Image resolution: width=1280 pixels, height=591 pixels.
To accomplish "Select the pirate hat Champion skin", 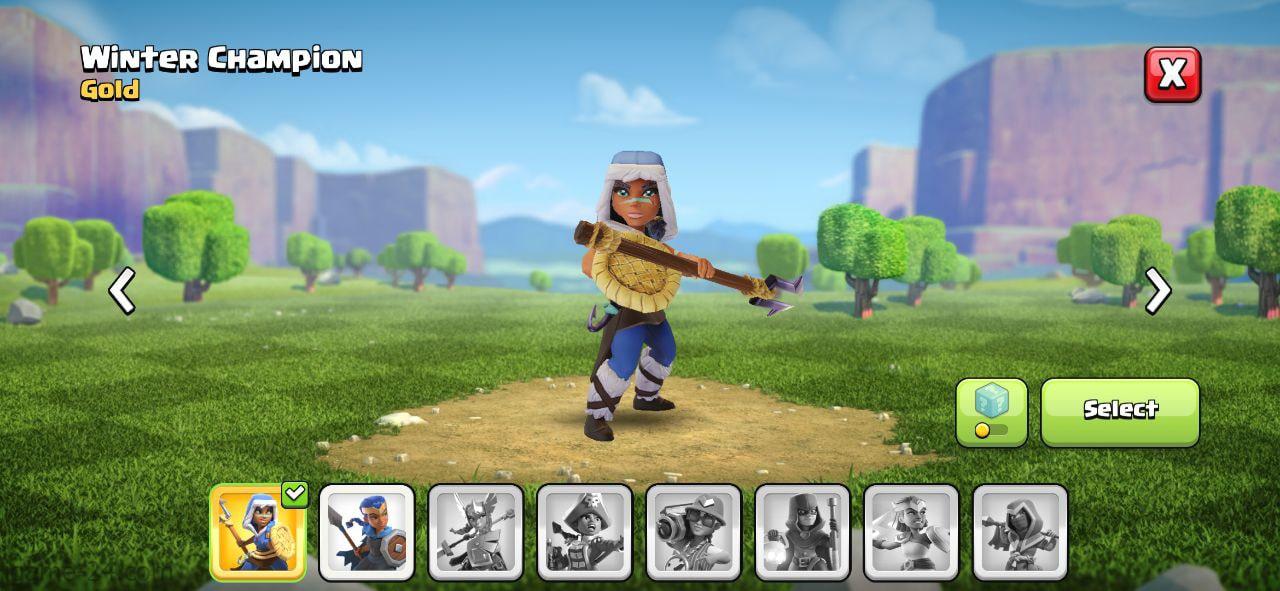I will (x=585, y=532).
